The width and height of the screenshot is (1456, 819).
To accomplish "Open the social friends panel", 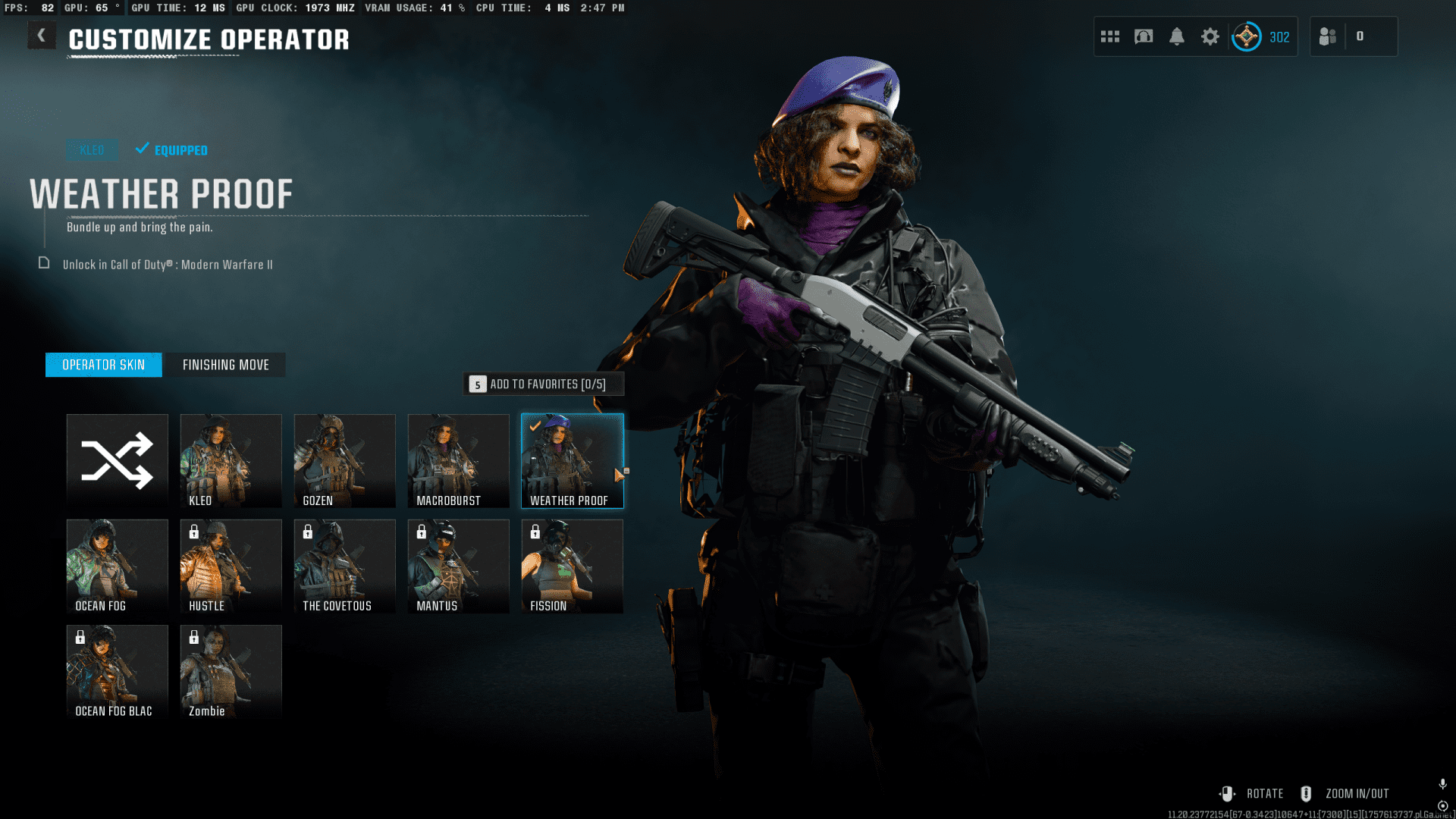I will tap(1329, 36).
